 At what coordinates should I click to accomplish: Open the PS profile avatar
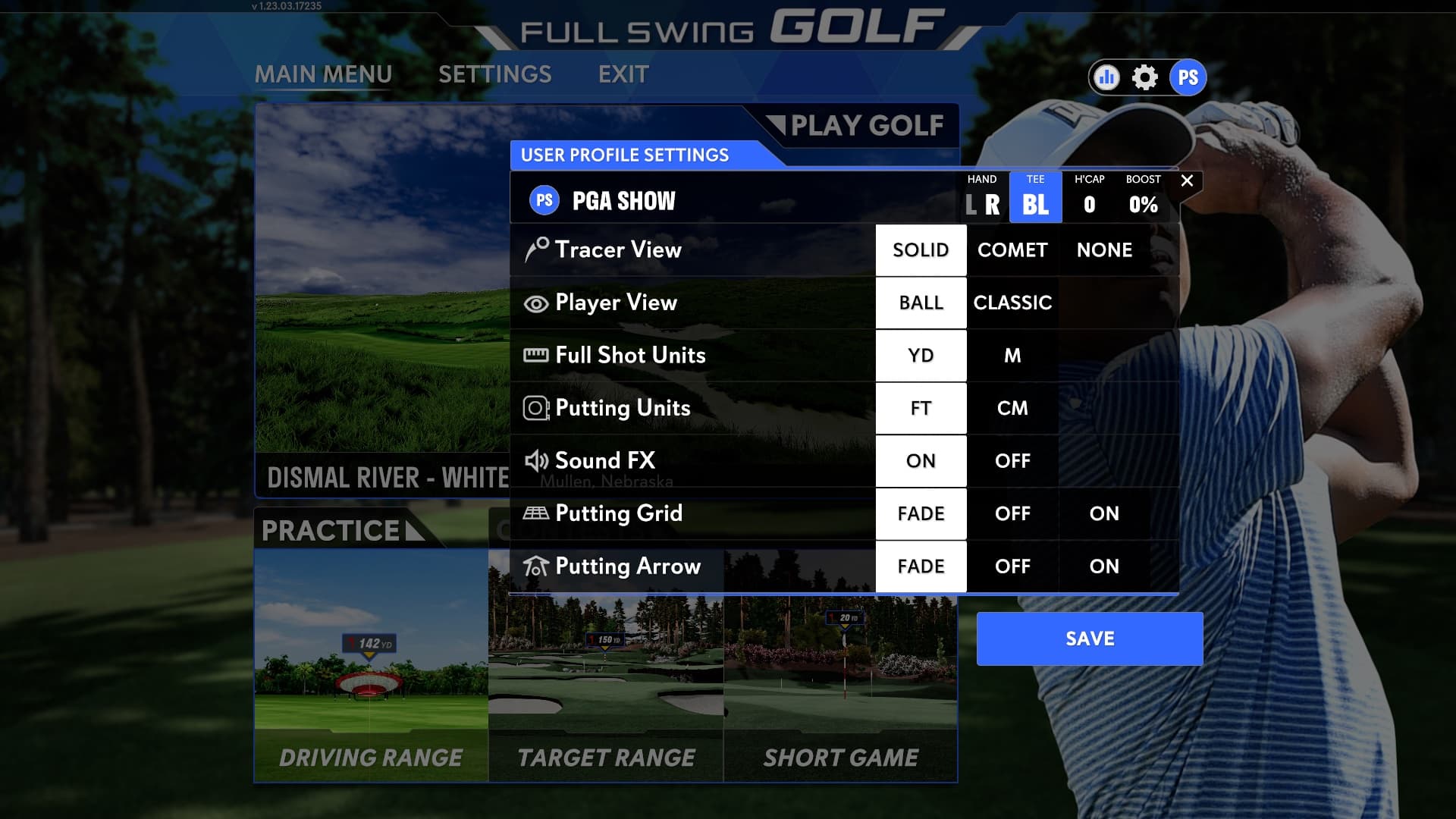coord(1188,77)
